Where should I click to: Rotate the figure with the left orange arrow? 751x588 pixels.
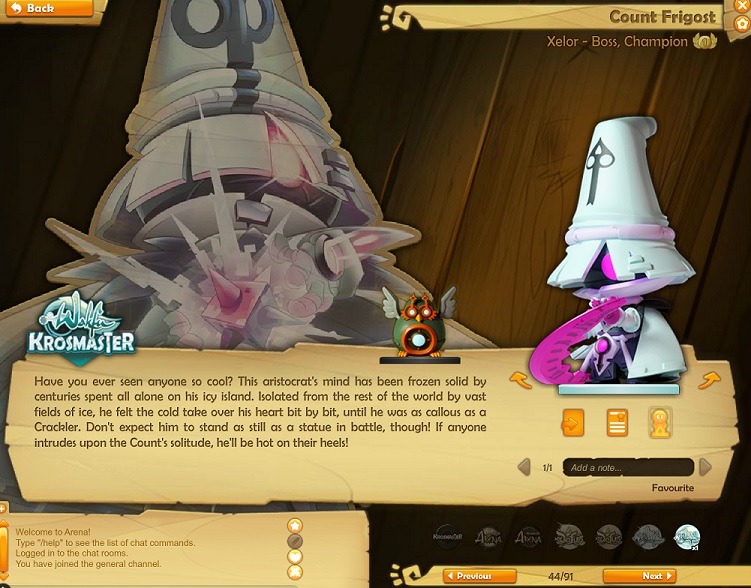[x=520, y=379]
